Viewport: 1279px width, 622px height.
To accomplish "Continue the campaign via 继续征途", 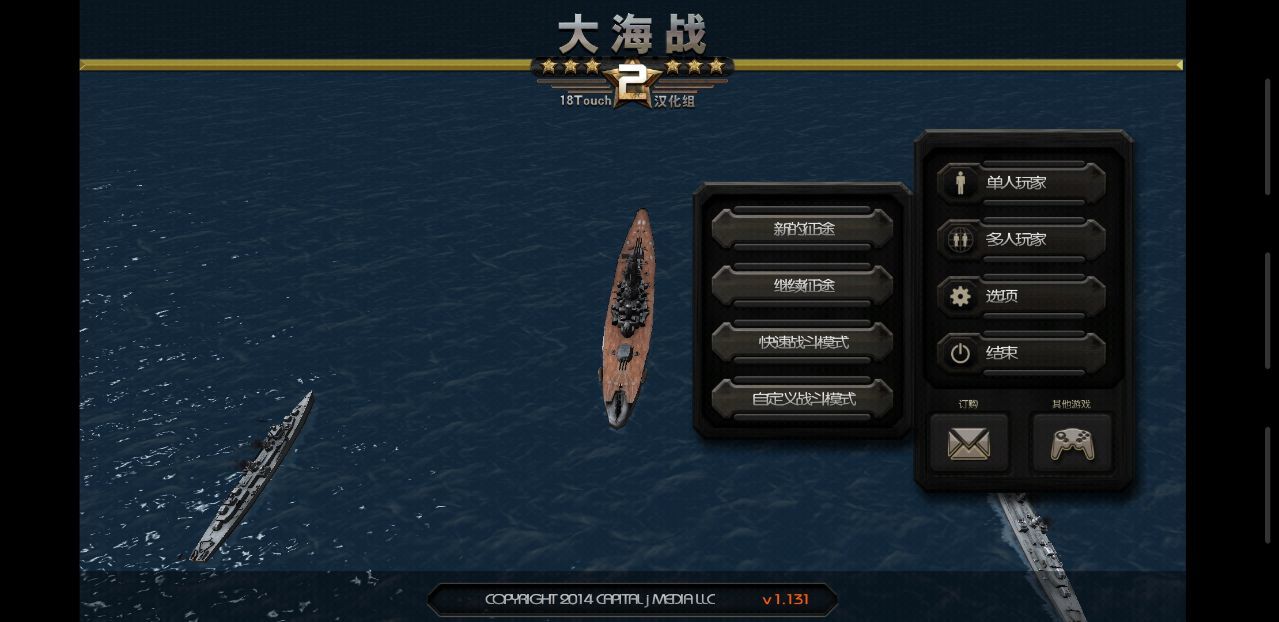I will pos(802,285).
